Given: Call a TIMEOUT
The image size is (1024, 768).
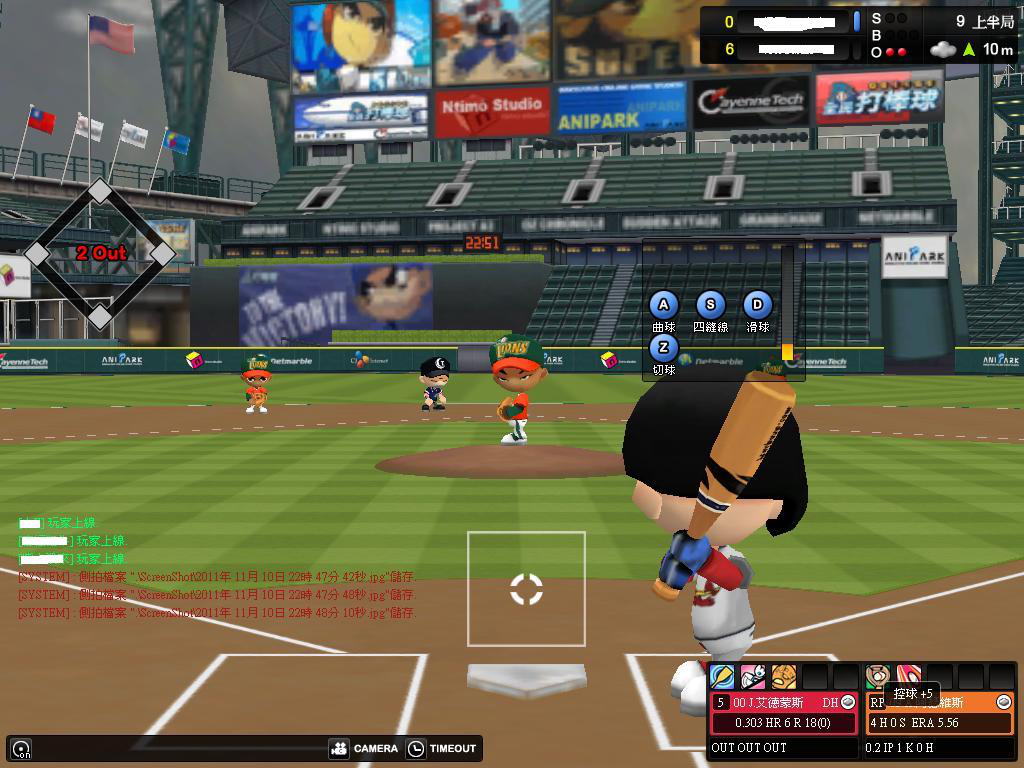Looking at the screenshot, I should pyautogui.click(x=442, y=748).
